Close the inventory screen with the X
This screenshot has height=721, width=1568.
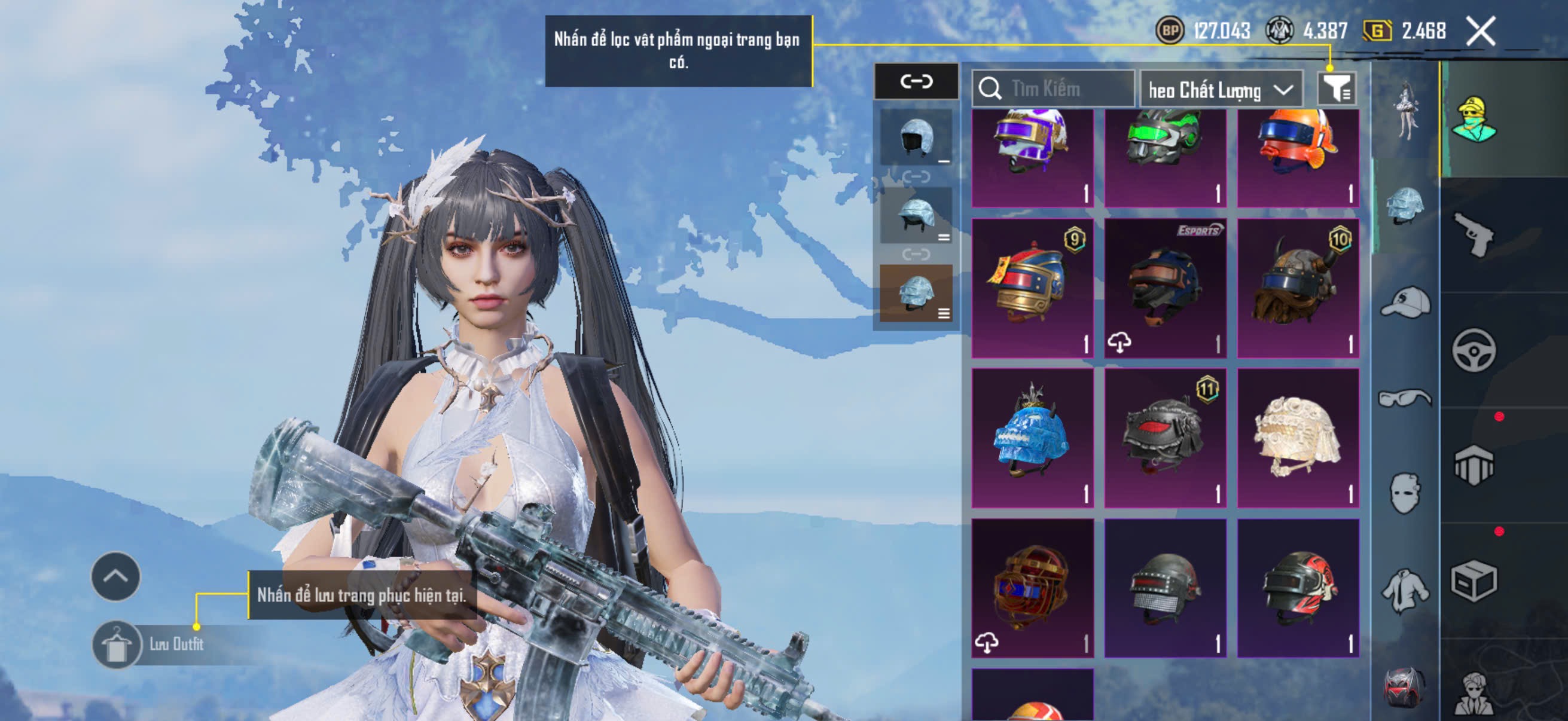click(1480, 31)
